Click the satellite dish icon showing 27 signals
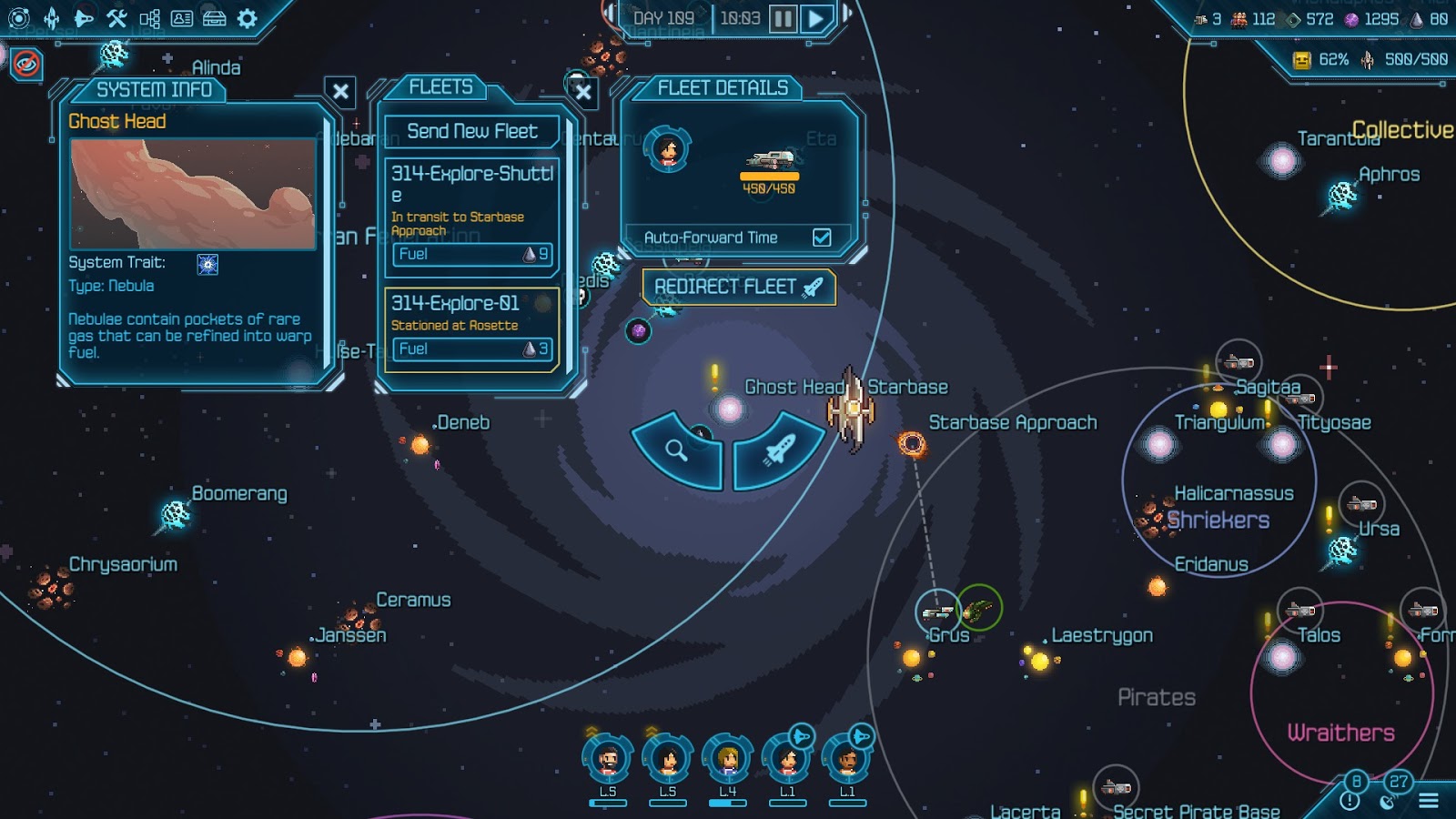Screen dimensions: 1456x819 [1387, 803]
